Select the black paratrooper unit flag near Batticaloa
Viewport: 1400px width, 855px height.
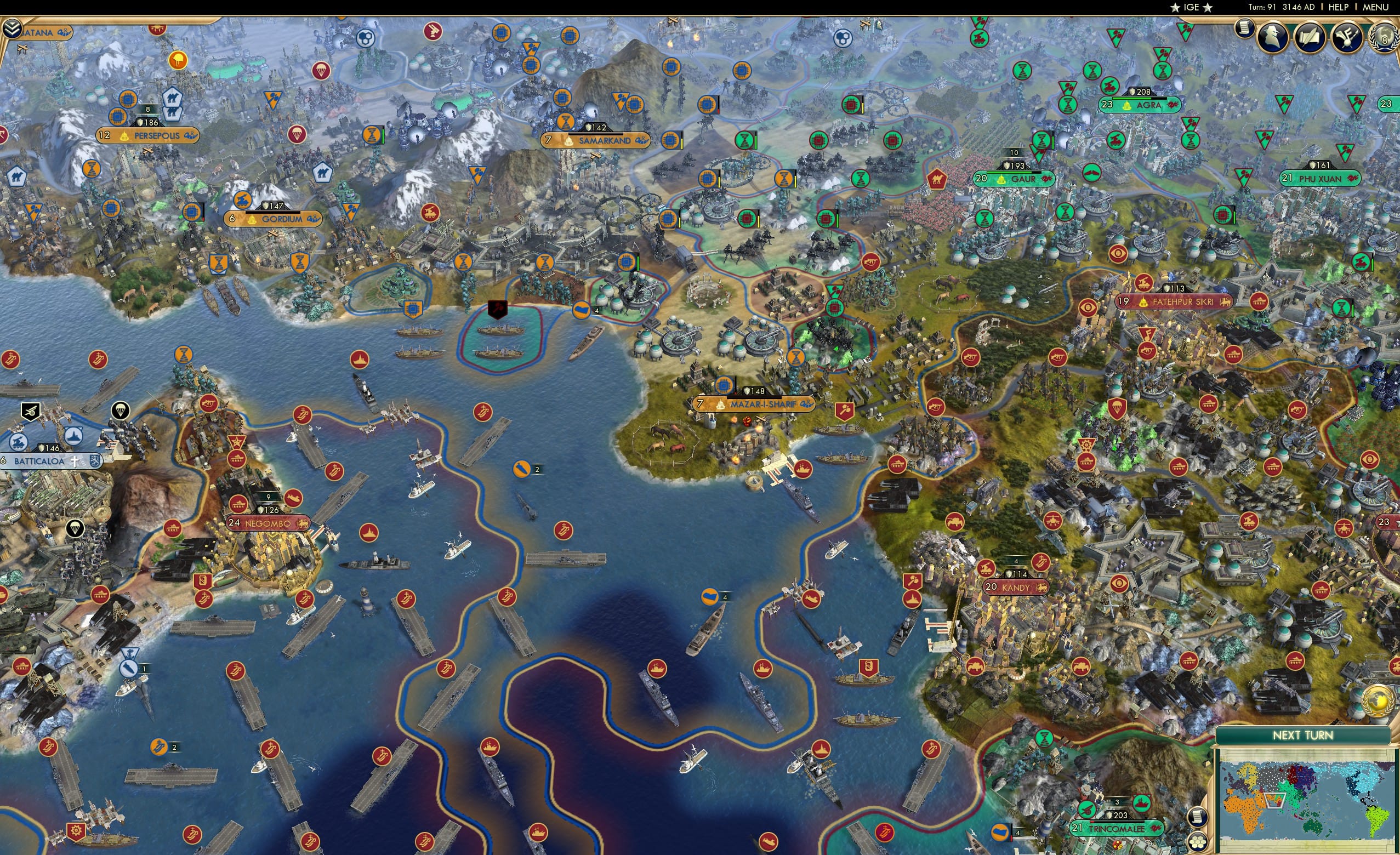[121, 411]
